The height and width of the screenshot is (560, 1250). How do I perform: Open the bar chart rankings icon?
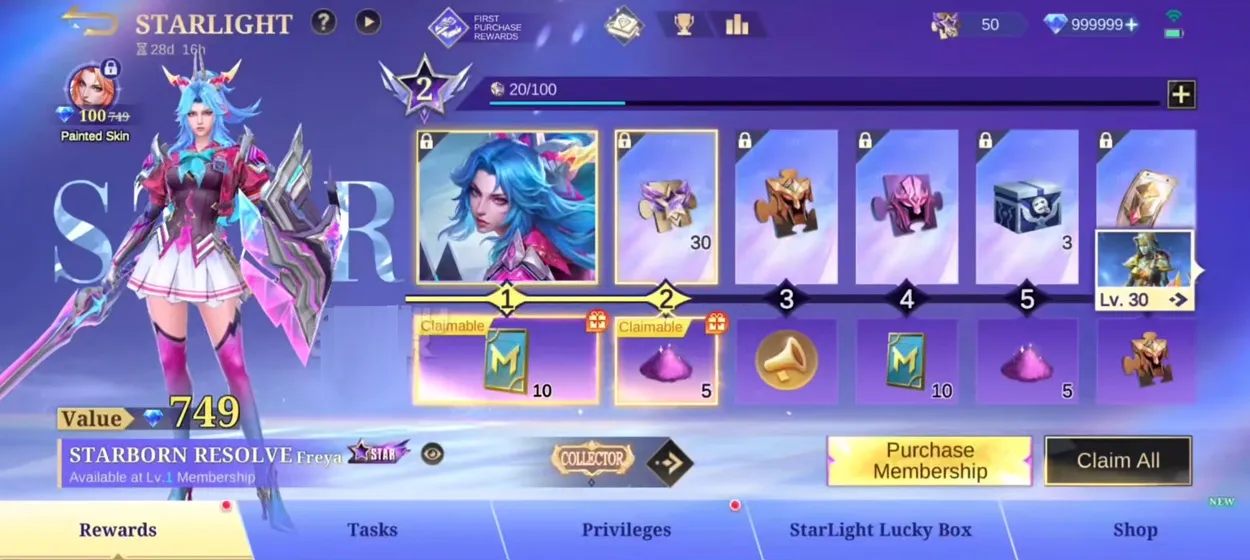pos(737,24)
